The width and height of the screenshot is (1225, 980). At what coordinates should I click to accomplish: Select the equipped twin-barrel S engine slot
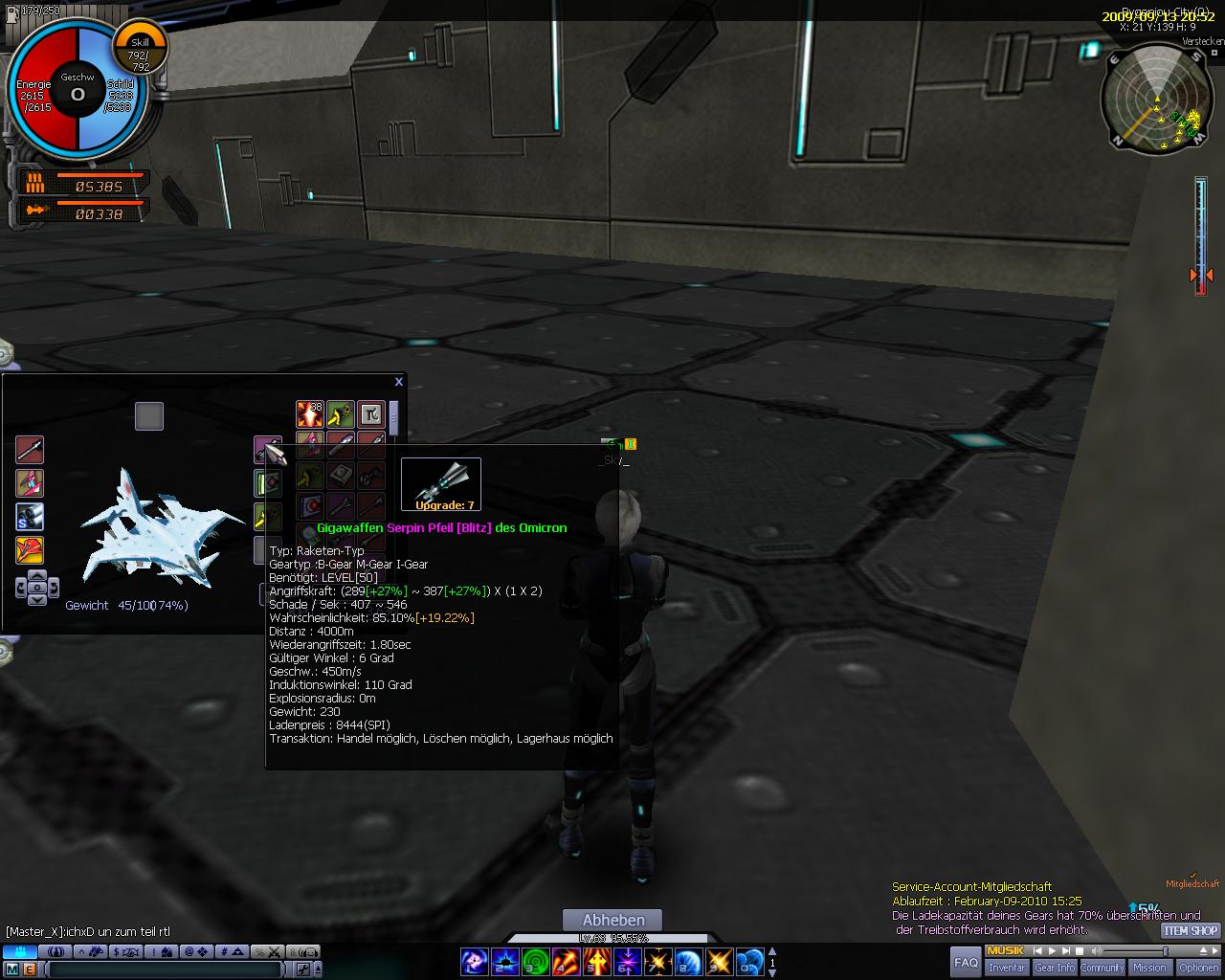30,517
